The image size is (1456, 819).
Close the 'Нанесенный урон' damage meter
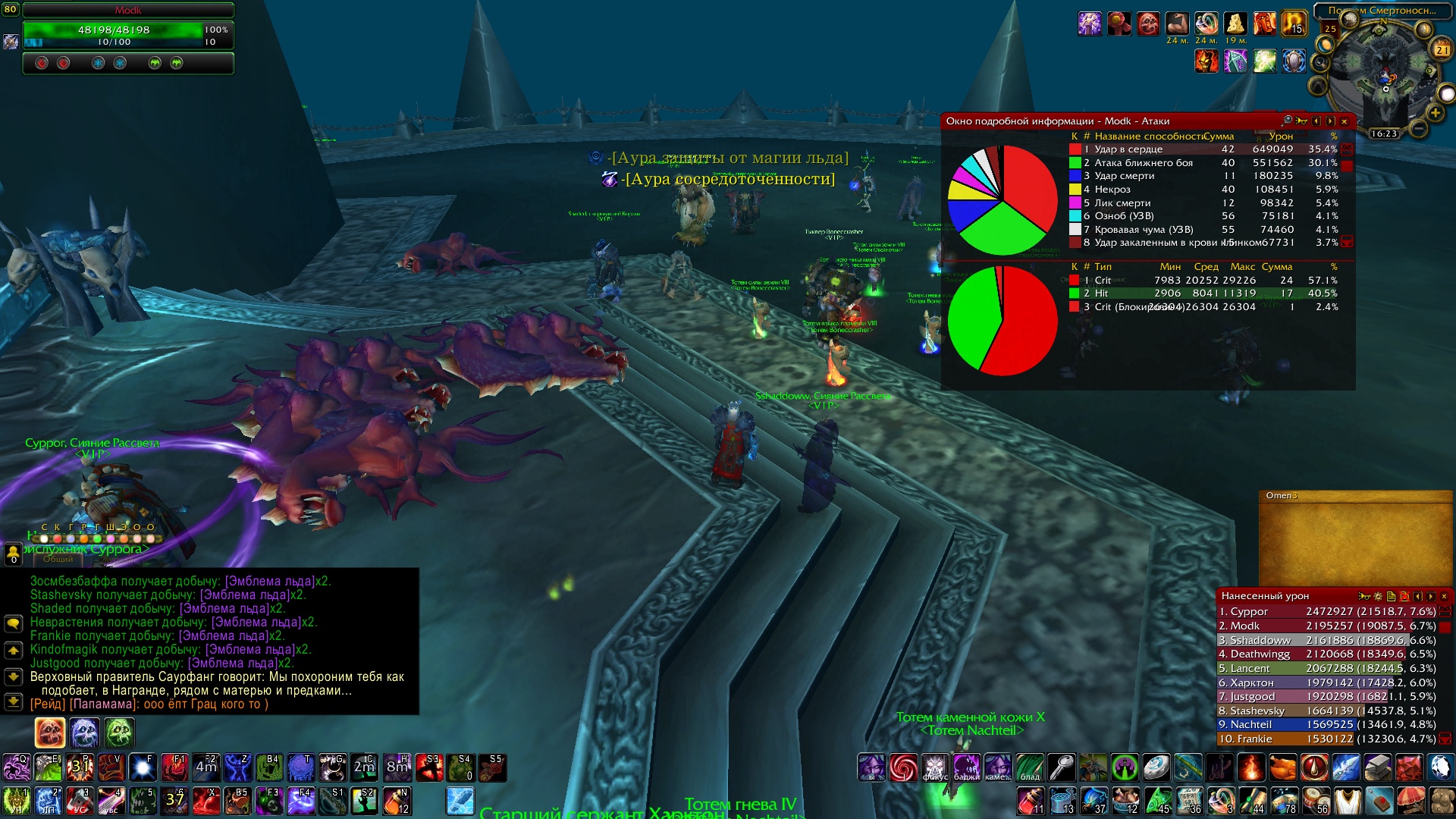[x=1444, y=596]
